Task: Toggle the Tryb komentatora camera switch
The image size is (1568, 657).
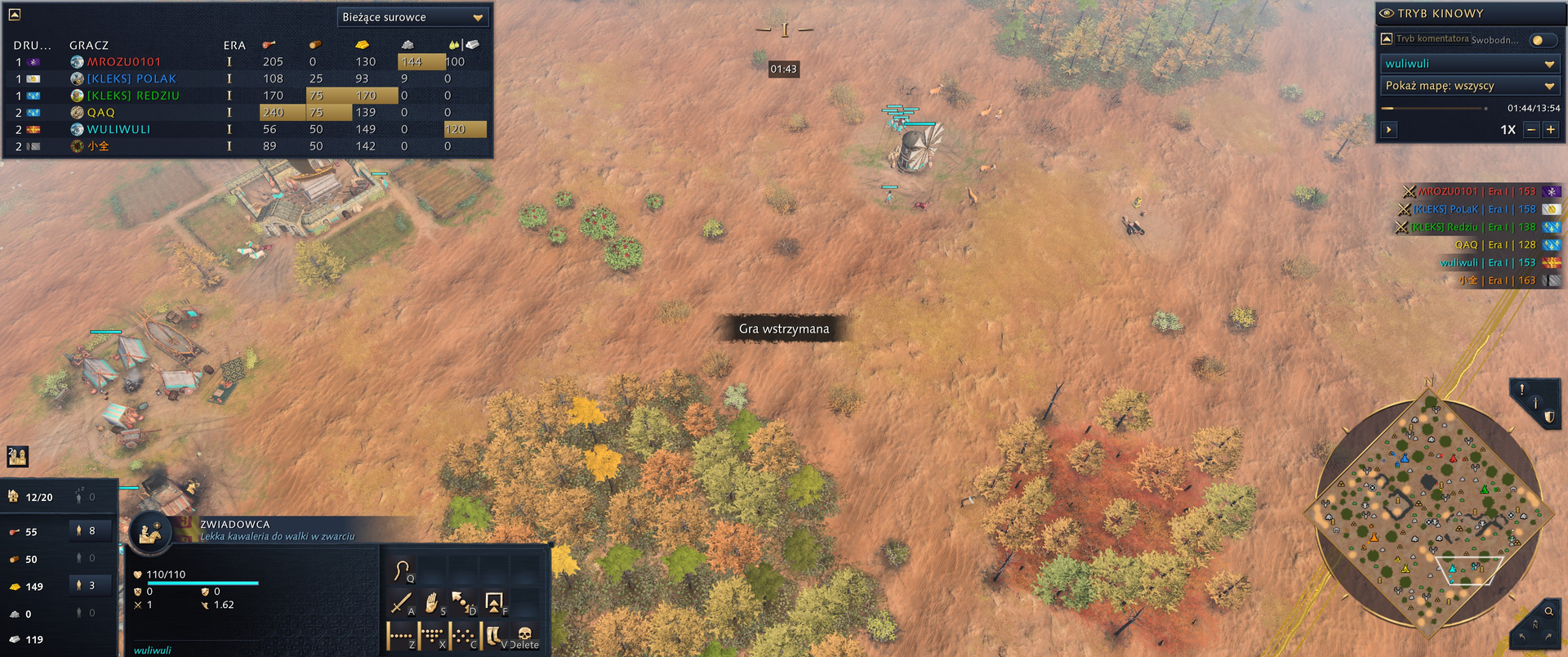Action: click(1541, 40)
